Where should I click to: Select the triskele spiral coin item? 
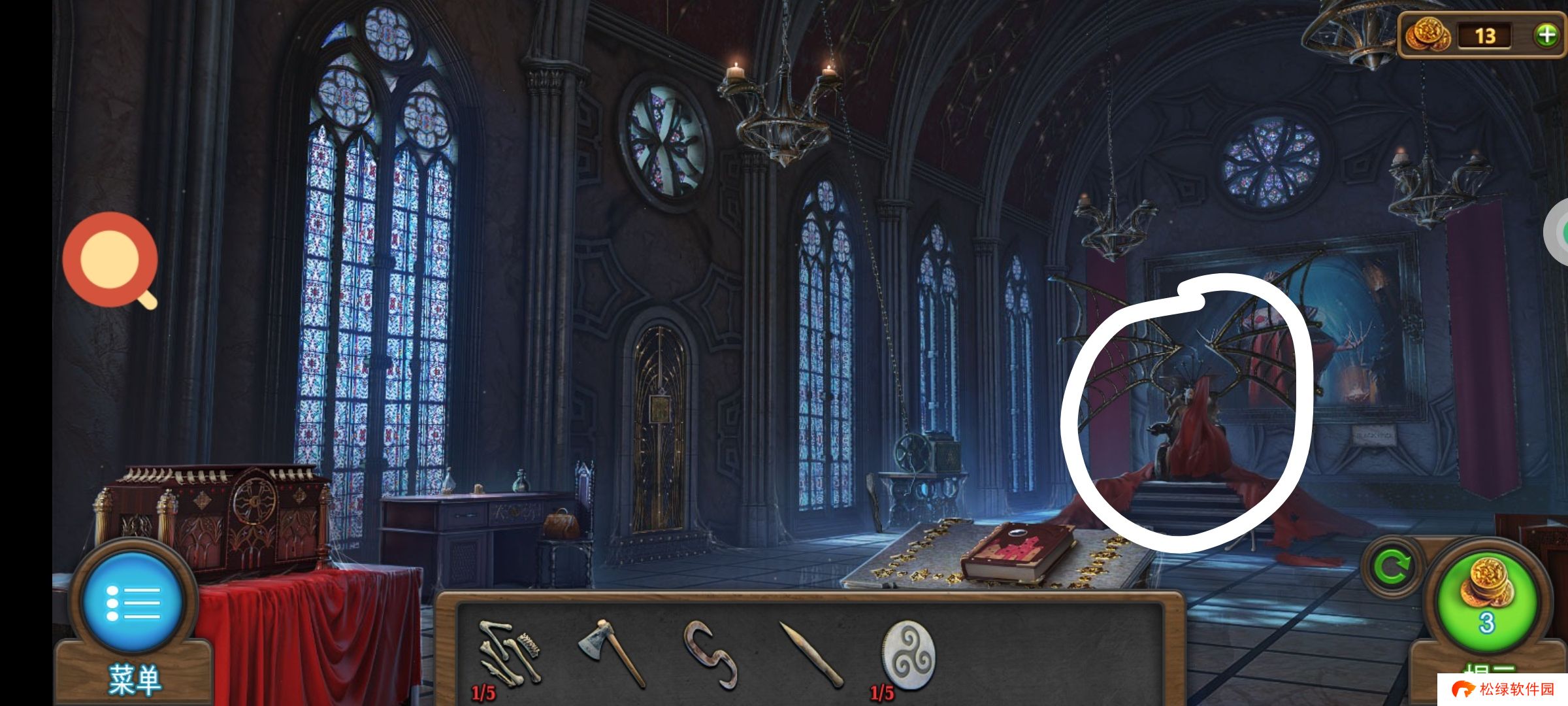908,655
